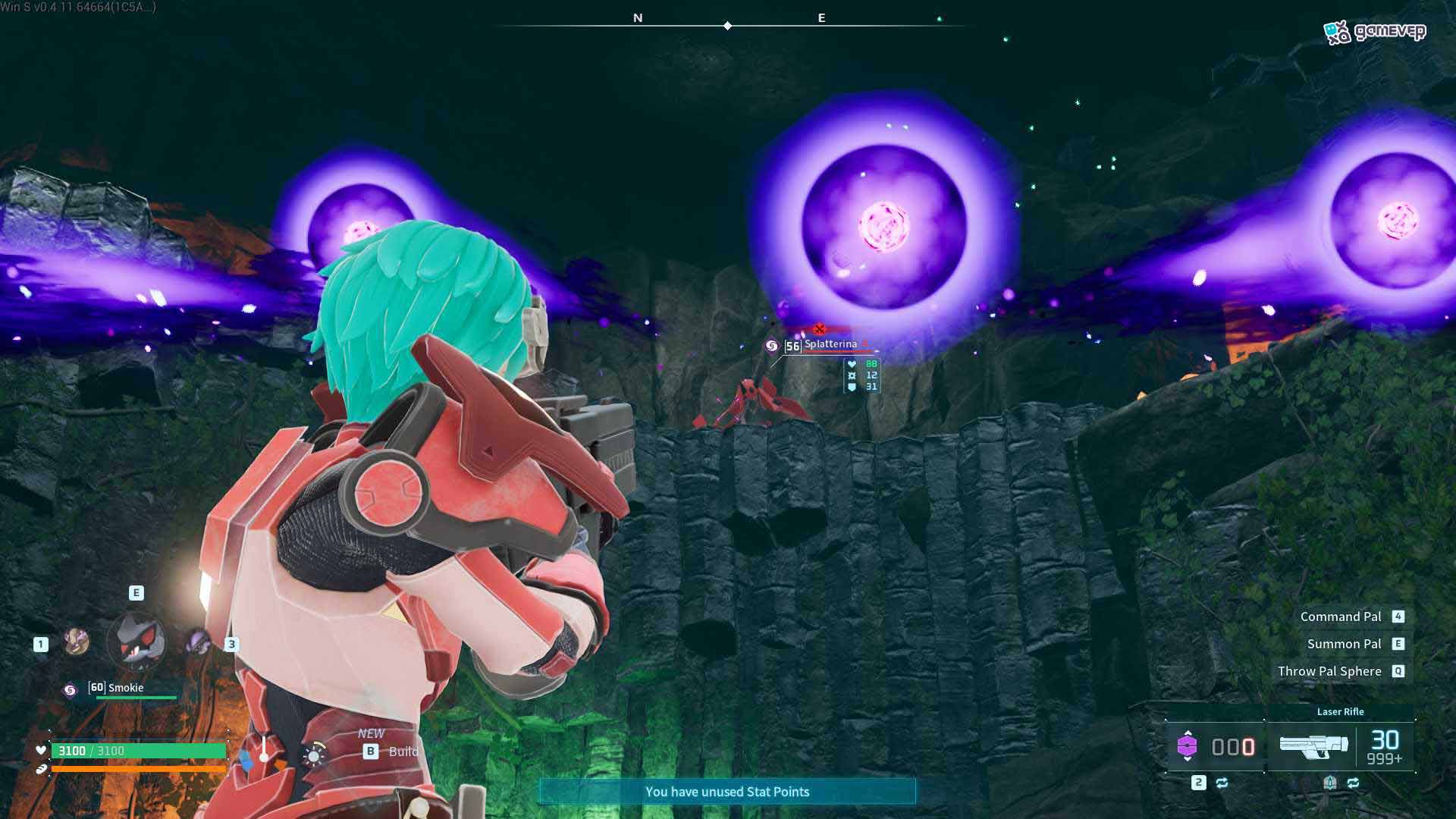This screenshot has height=819, width=1456.
Task: Click the sun time-of-day indicator
Action: click(313, 755)
